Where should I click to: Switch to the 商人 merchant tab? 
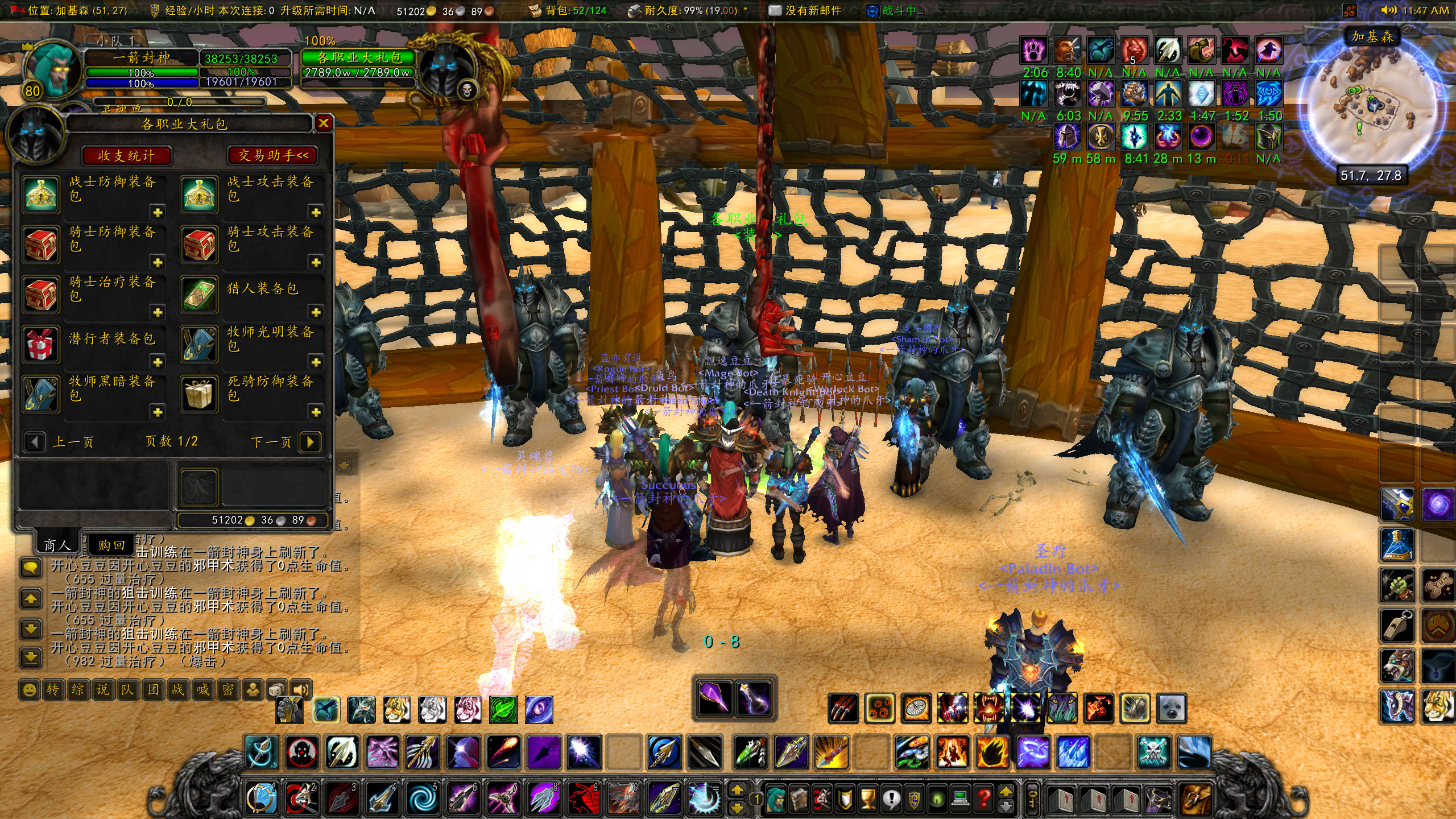coord(57,545)
